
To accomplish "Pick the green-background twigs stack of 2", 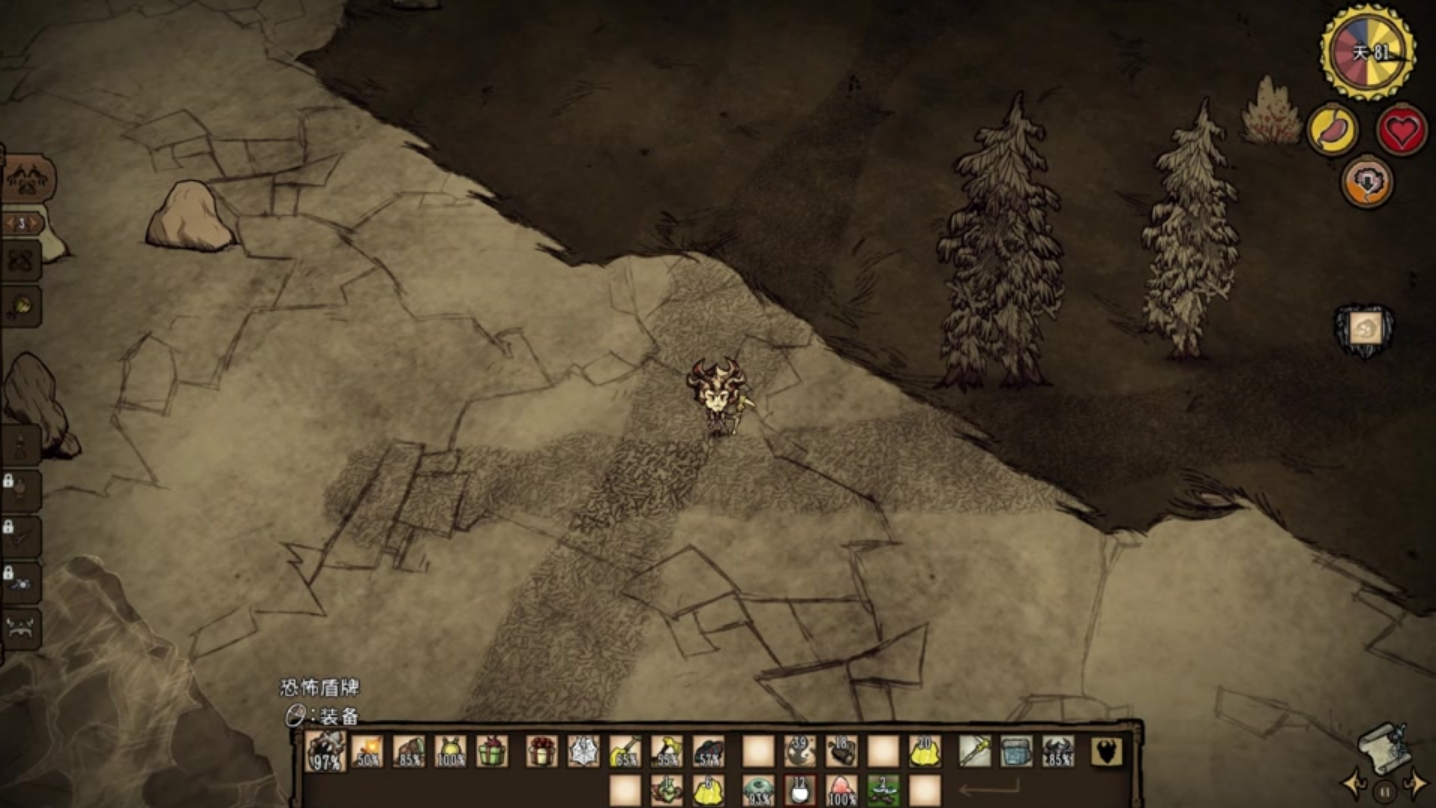I will [883, 790].
